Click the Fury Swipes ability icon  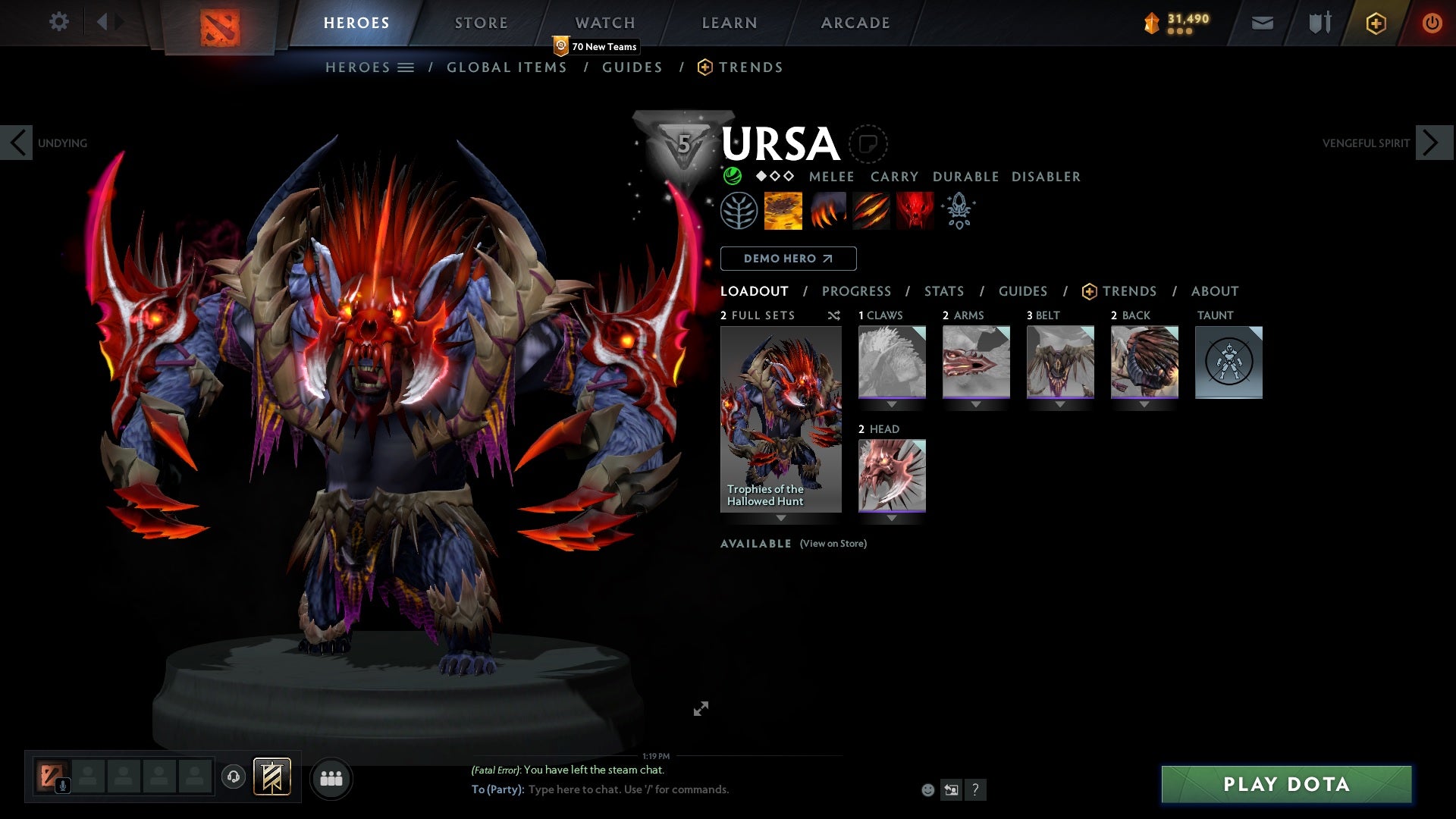click(x=871, y=211)
